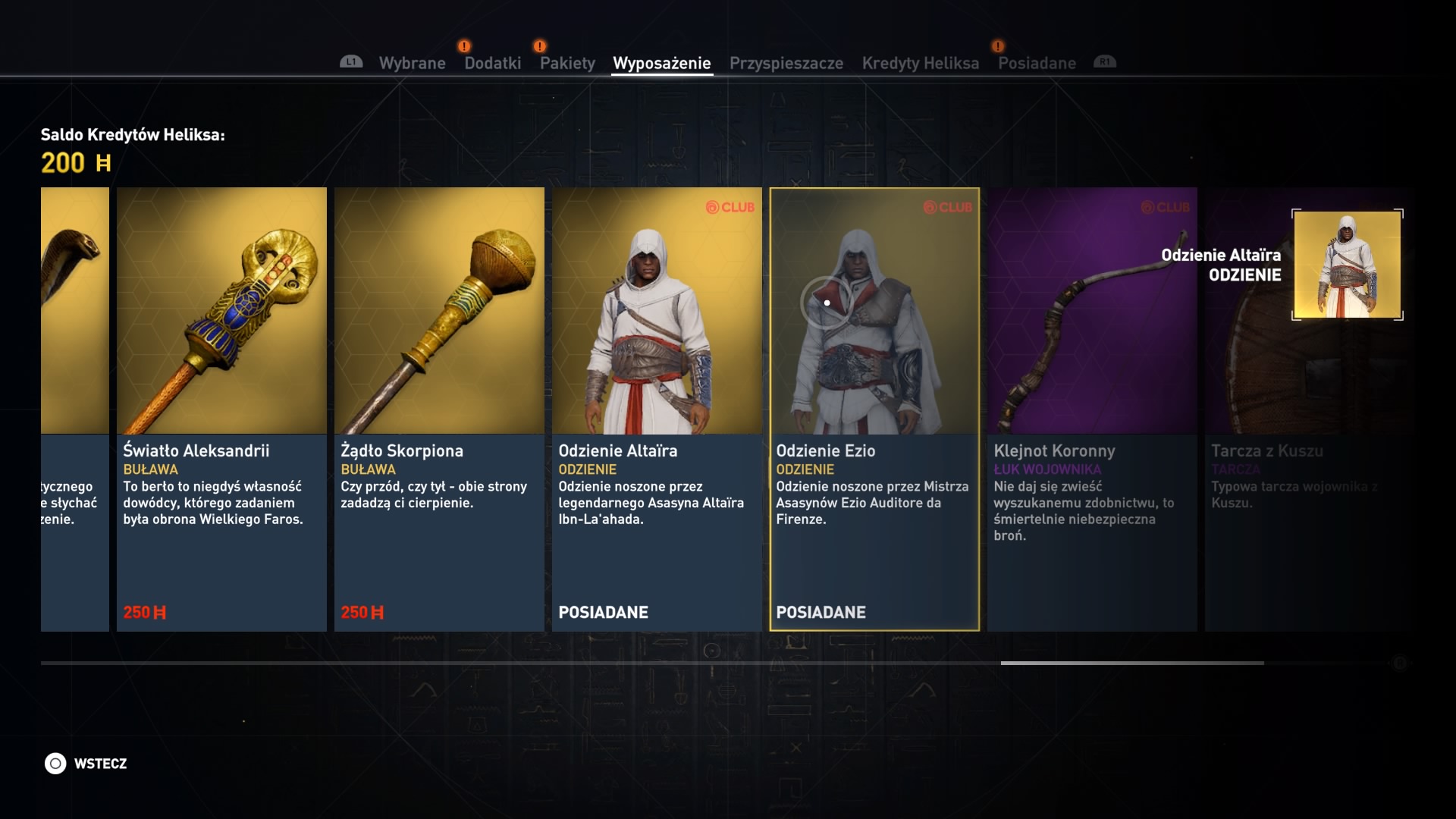The height and width of the screenshot is (819, 1456).
Task: Select the partially visible cobra item card
Action: tap(75, 409)
